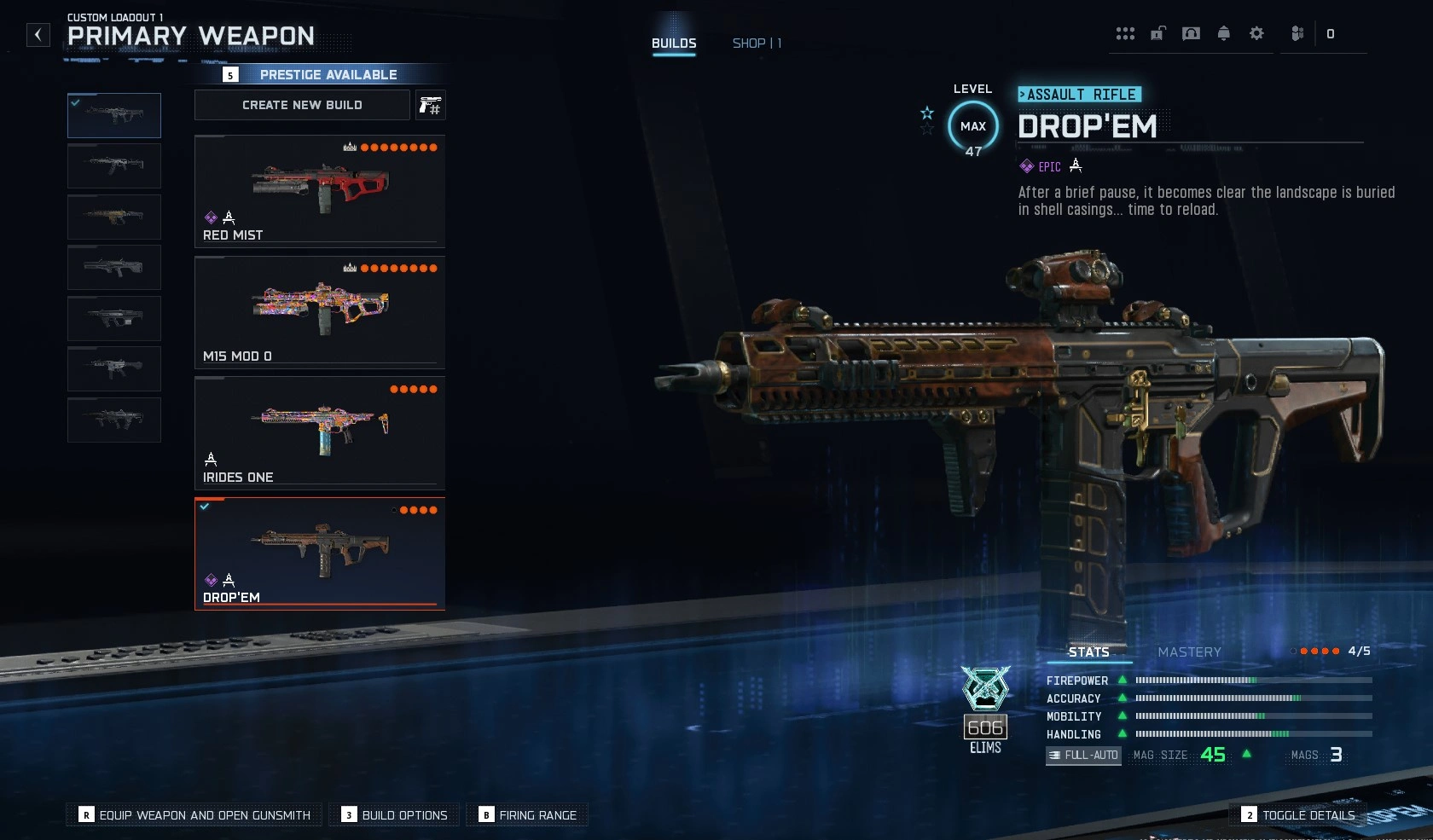
Task: Select the M15 MOD 0 build
Action: (319, 313)
